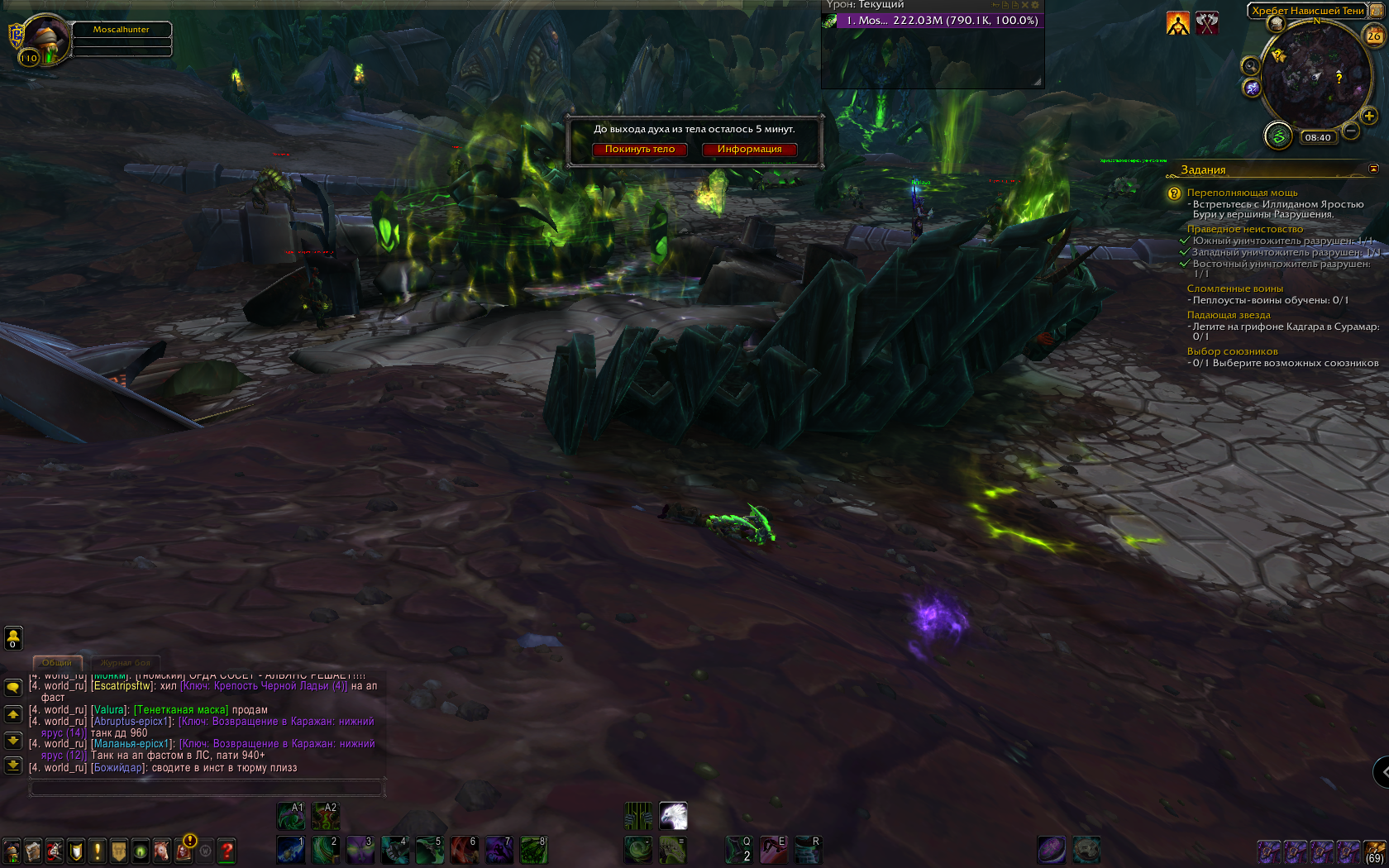Screen dimensions: 1389x868
Task: Zoom out the minimap with minus button
Action: 1351,131
